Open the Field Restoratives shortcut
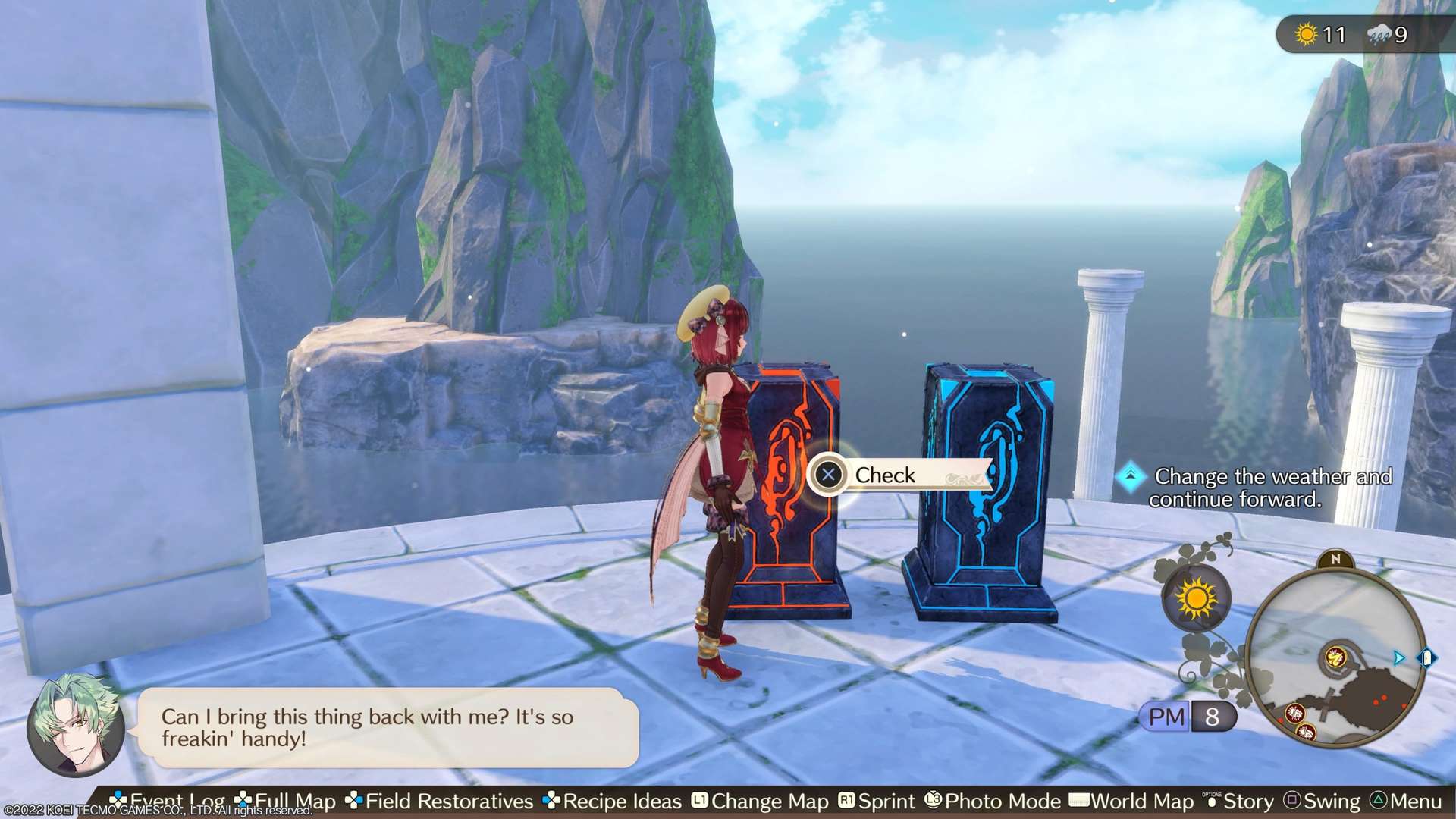Viewport: 1456px width, 819px height. [x=440, y=802]
